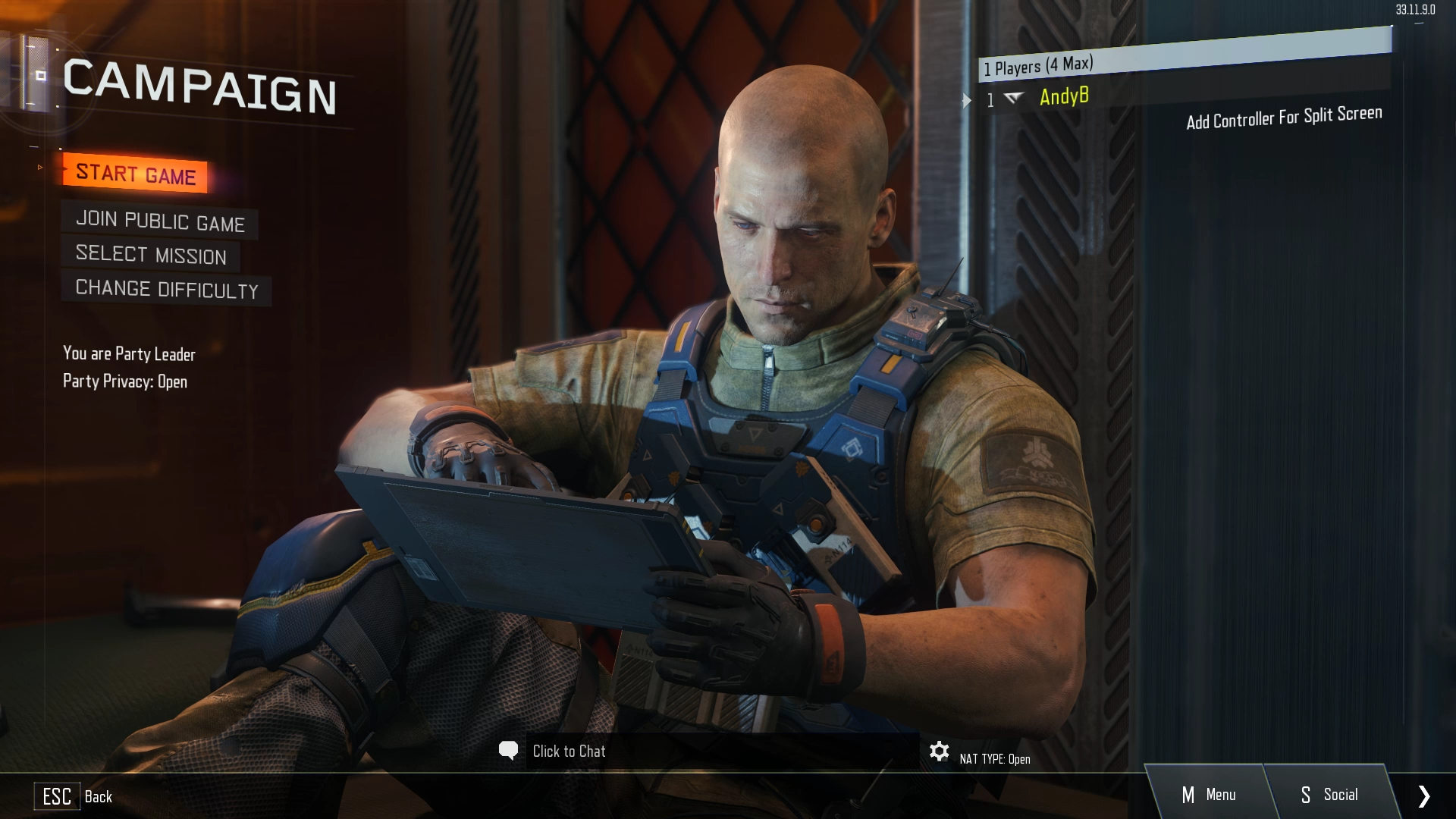Open the gear icon network settings
Image resolution: width=1456 pixels, height=819 pixels.
(x=939, y=752)
